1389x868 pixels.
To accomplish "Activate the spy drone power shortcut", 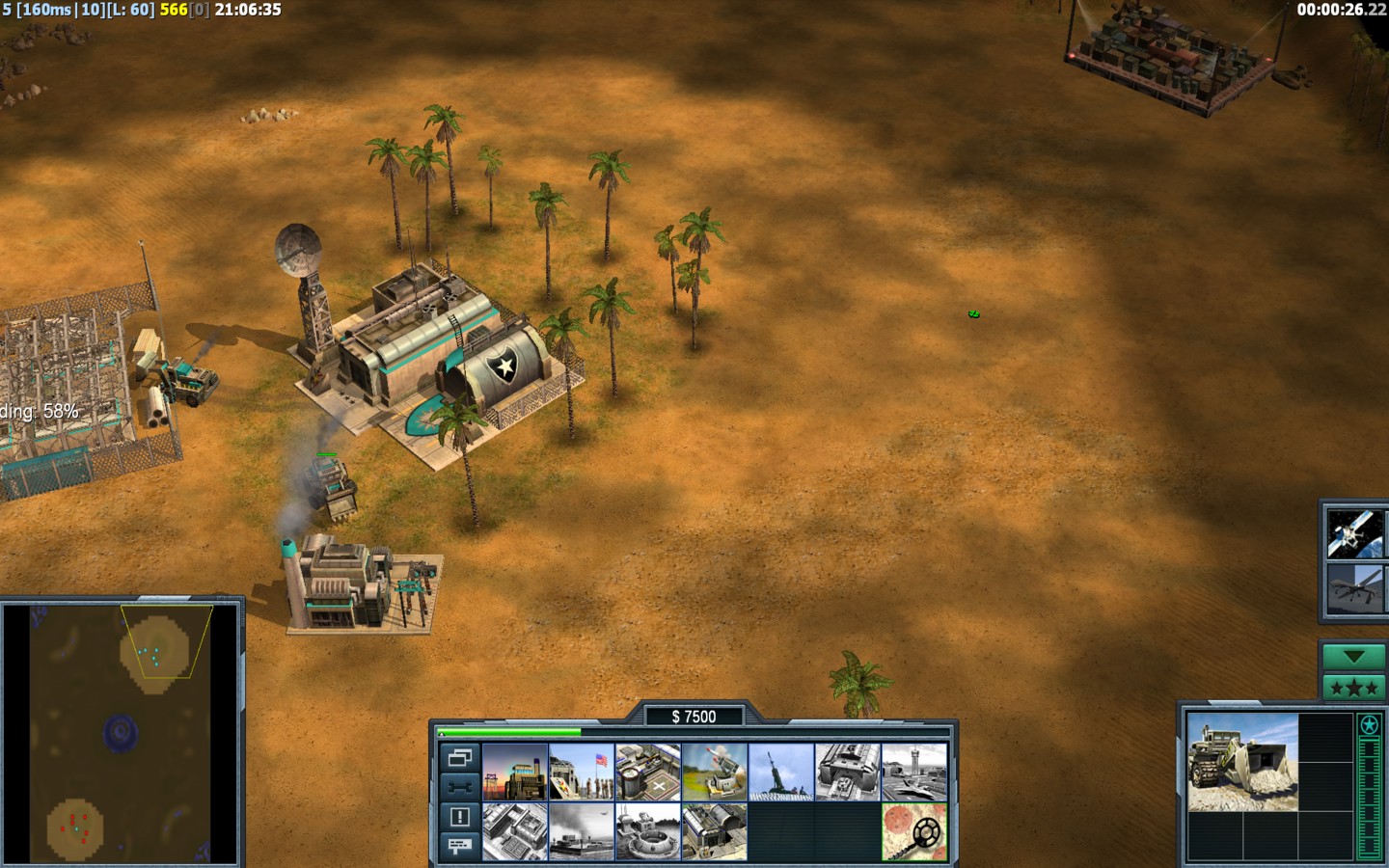I will (1353, 589).
